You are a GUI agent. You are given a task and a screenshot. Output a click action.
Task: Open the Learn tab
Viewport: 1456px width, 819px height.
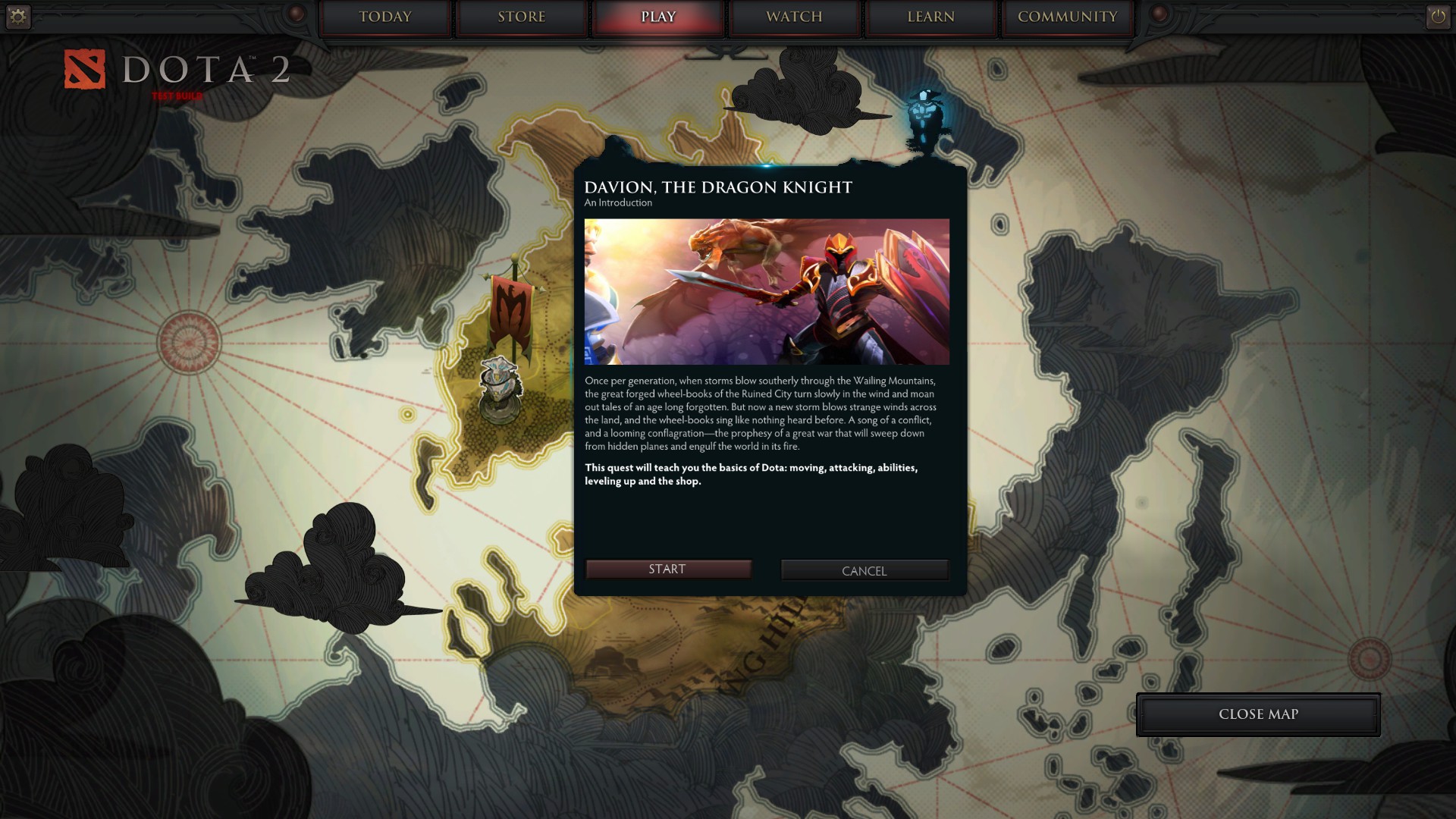pyautogui.click(x=930, y=17)
